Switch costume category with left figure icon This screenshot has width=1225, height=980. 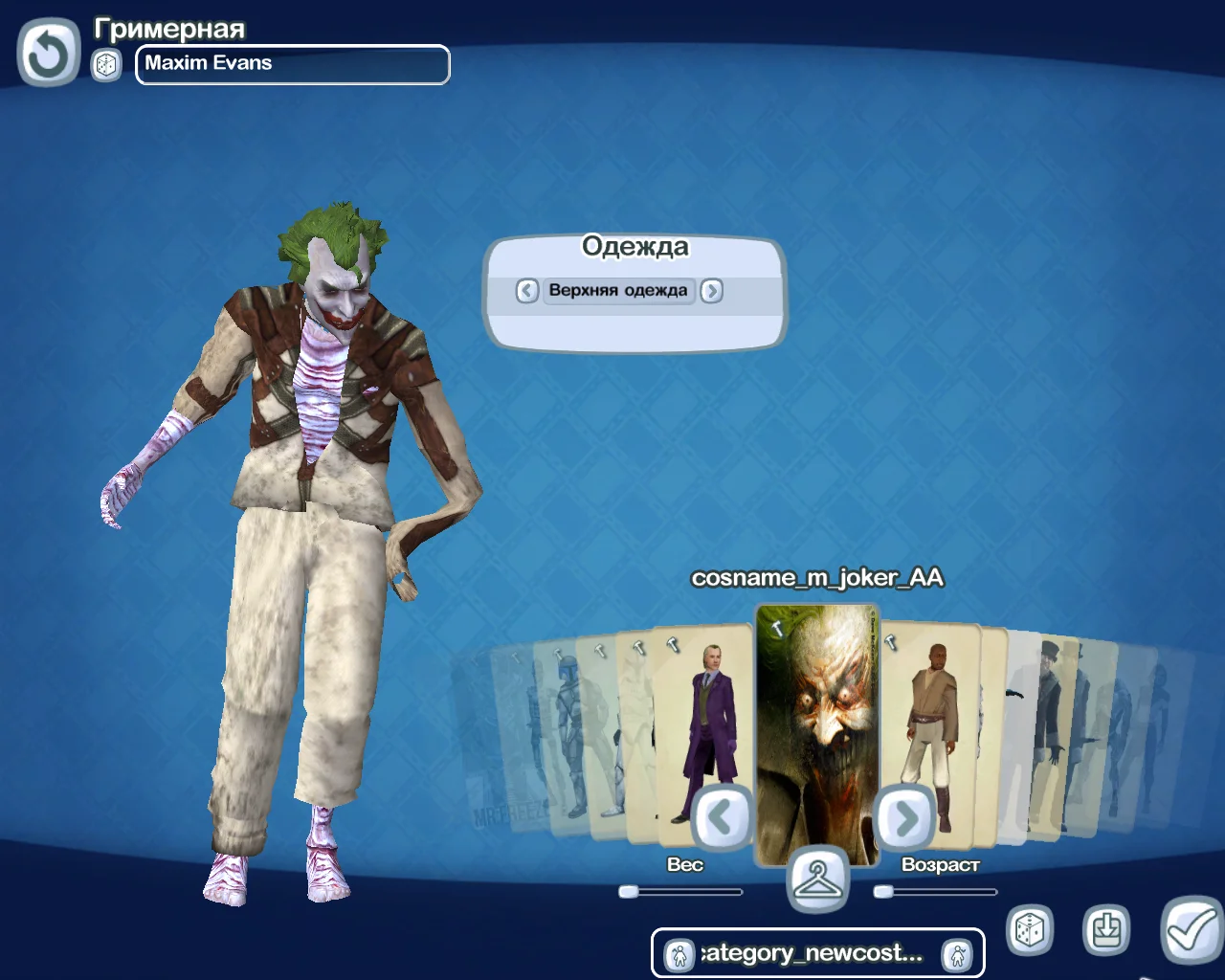pyautogui.click(x=679, y=954)
